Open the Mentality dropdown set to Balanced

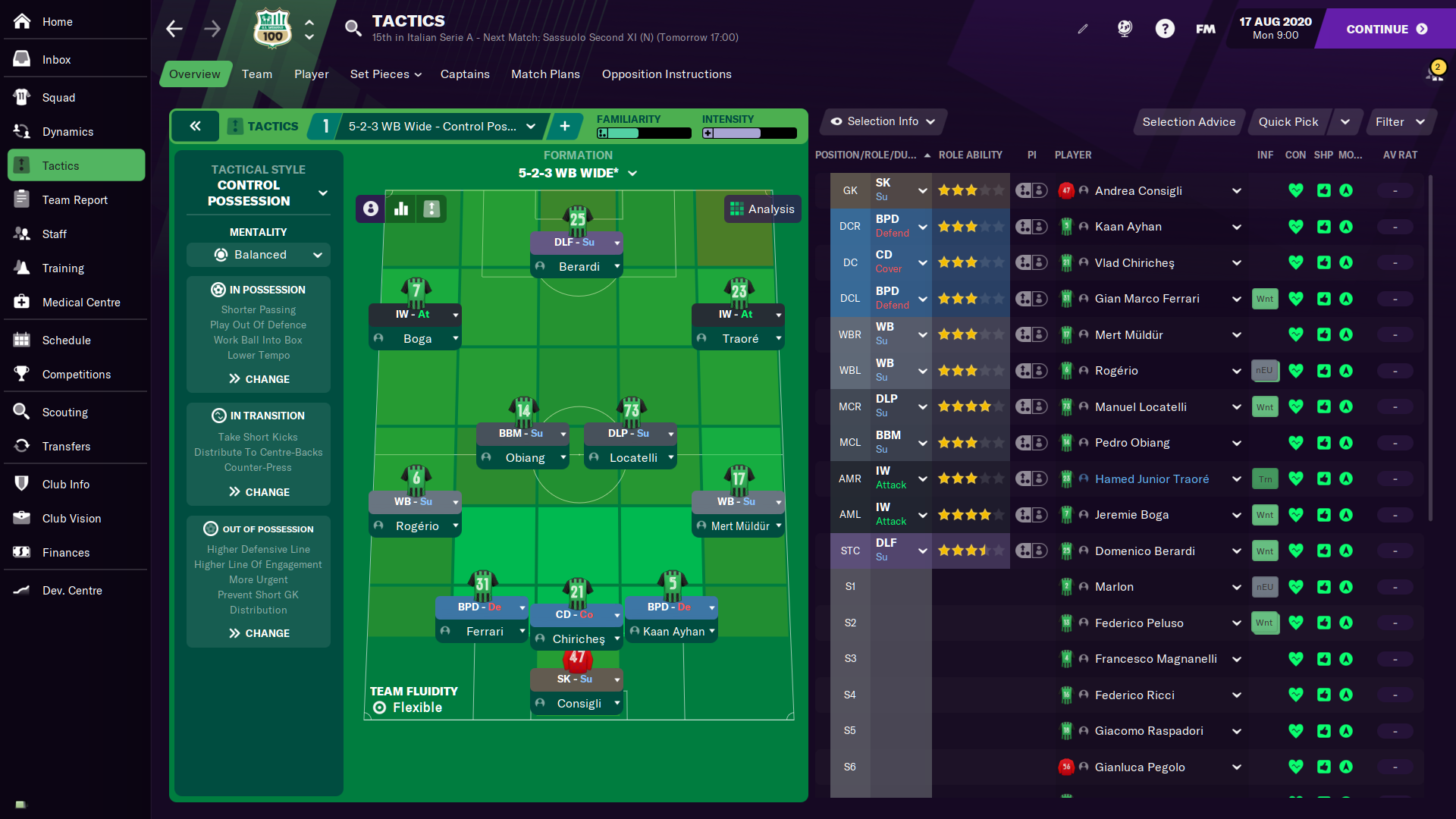coord(259,255)
